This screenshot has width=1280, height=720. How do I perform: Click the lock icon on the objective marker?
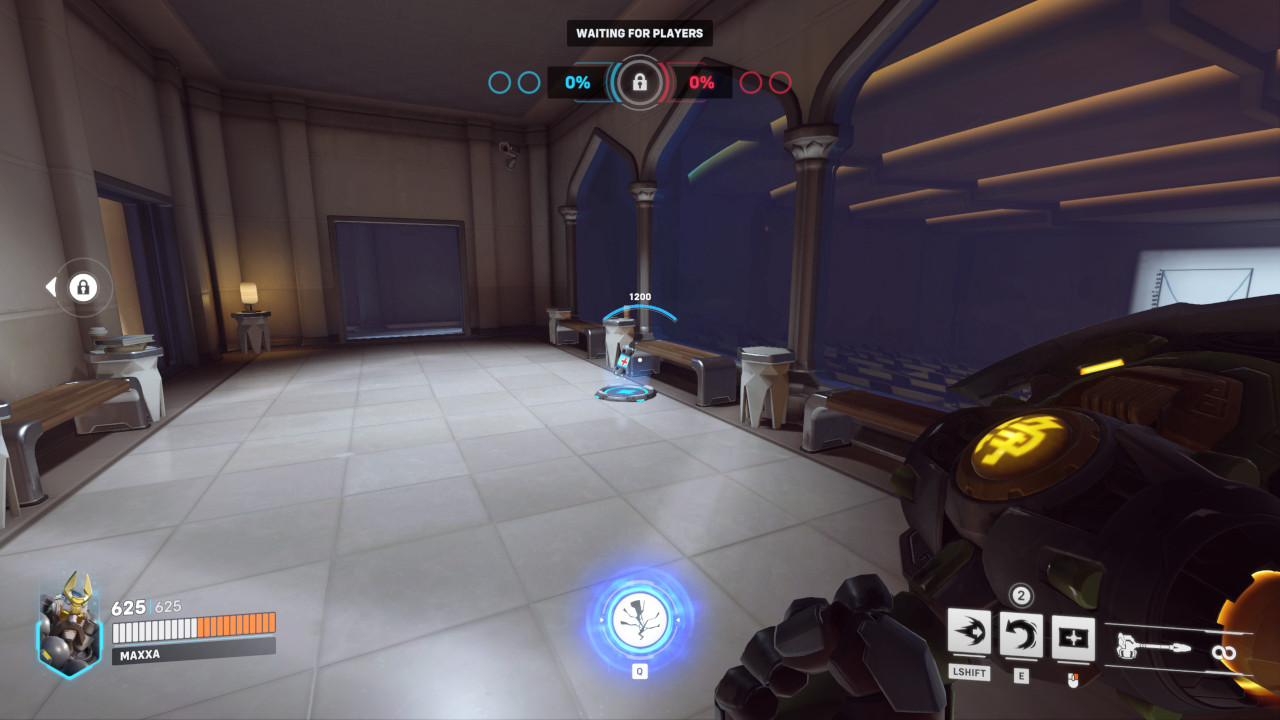pos(640,83)
